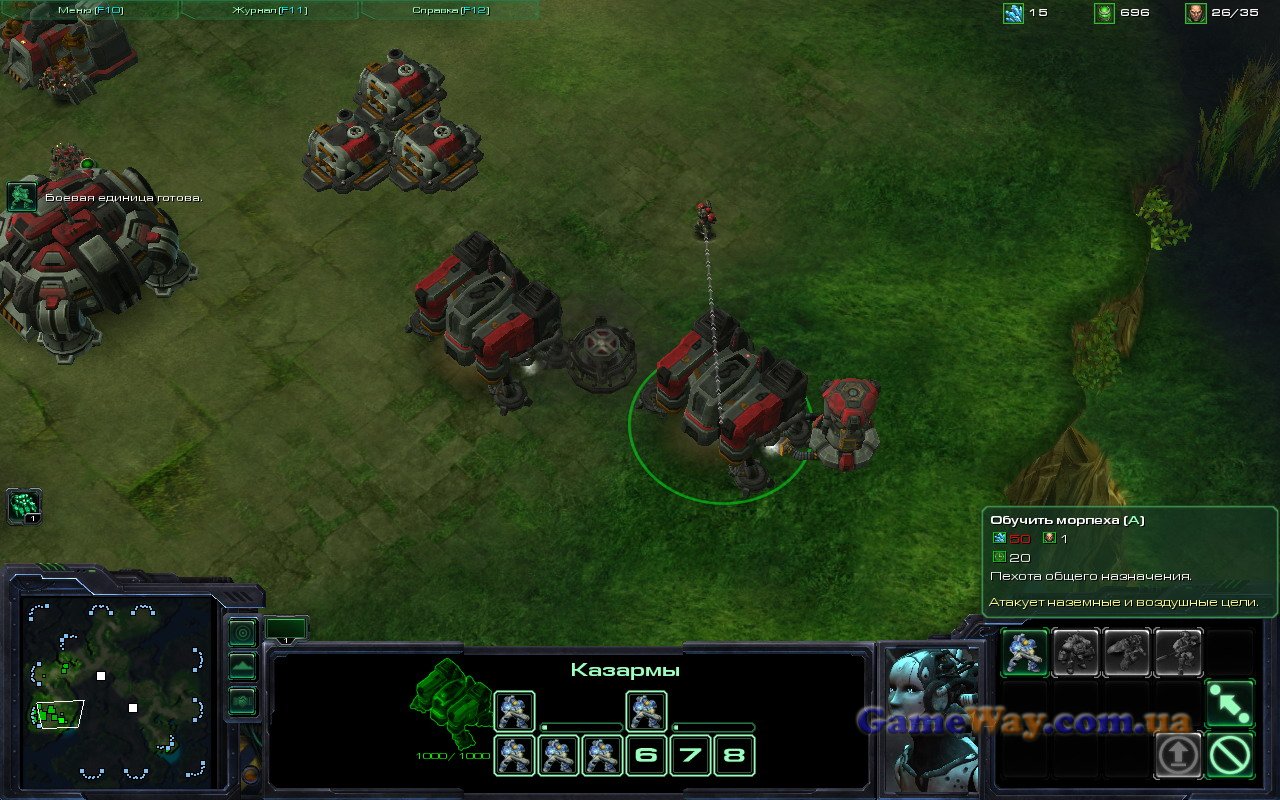
Task: Toggle the minimap terrain display button
Action: [x=243, y=667]
